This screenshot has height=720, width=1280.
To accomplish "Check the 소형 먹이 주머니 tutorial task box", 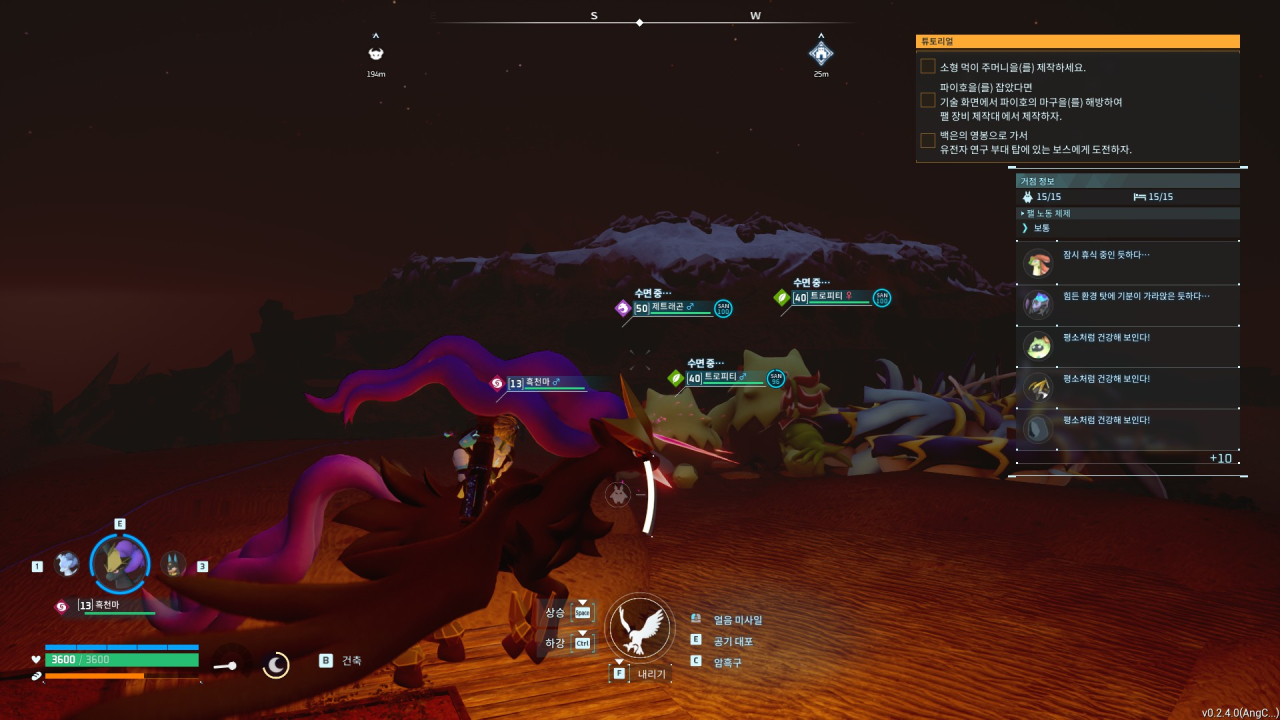I will pos(928,67).
